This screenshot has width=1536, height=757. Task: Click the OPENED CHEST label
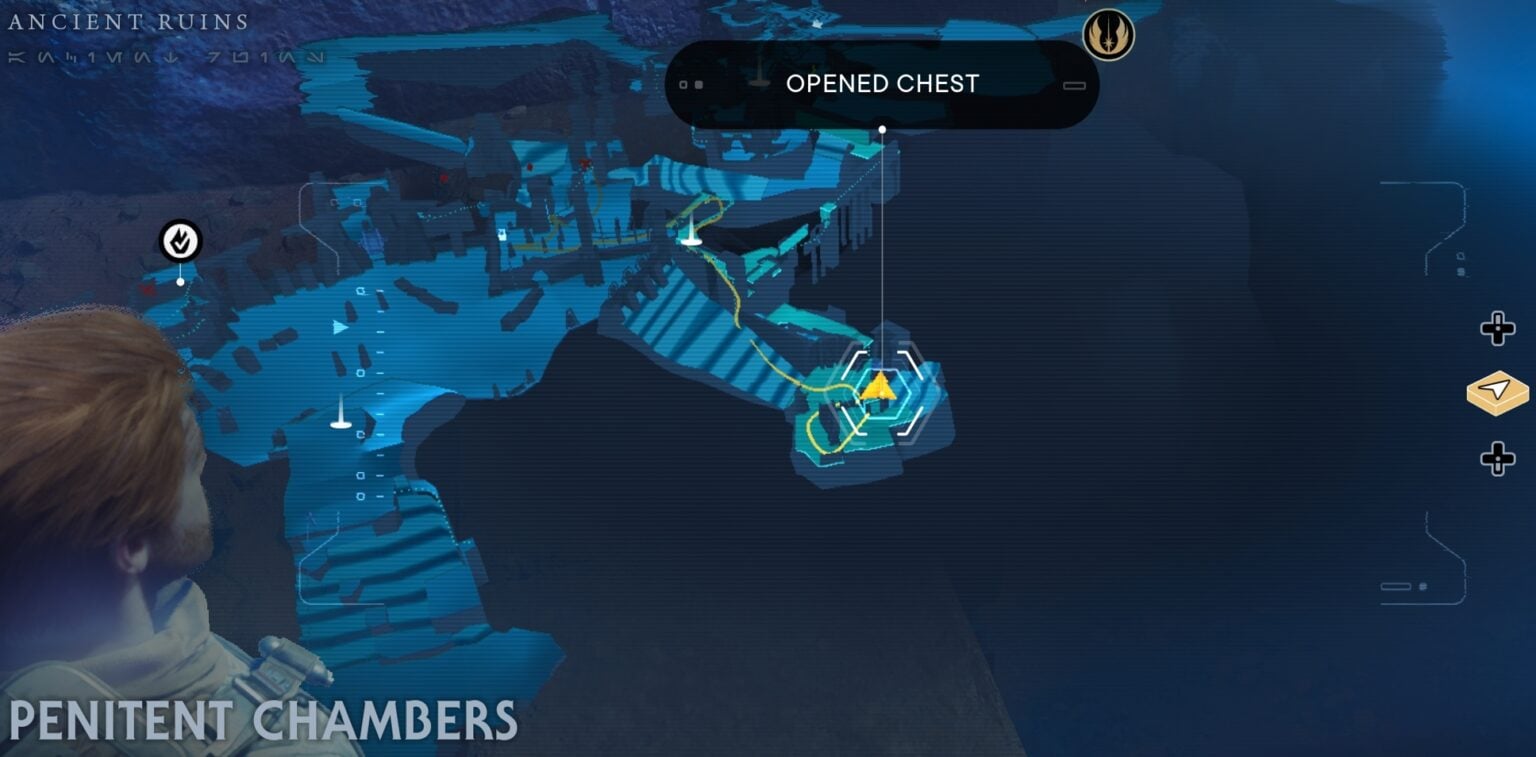pyautogui.click(x=883, y=84)
